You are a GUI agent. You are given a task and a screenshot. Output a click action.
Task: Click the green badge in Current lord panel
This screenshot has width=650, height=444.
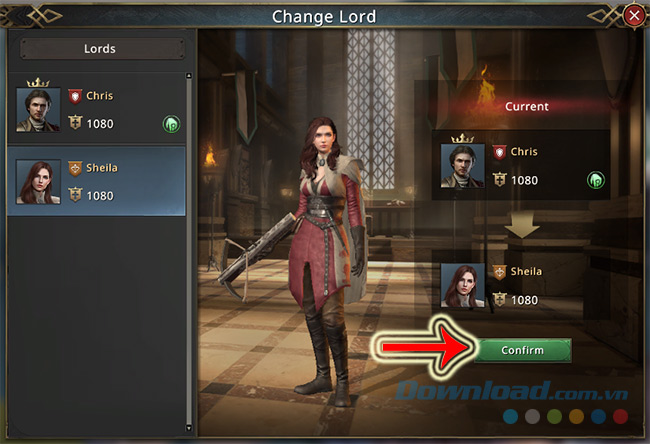(x=595, y=181)
